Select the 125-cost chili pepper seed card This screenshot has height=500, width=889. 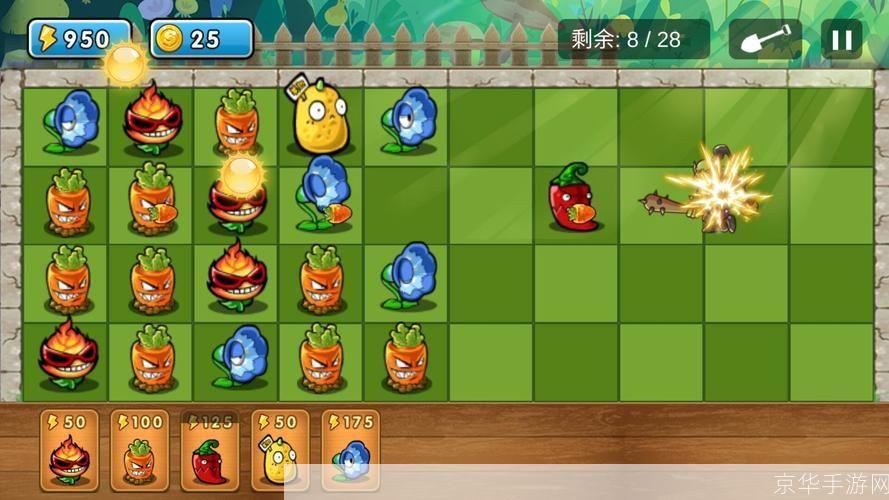[x=209, y=451]
